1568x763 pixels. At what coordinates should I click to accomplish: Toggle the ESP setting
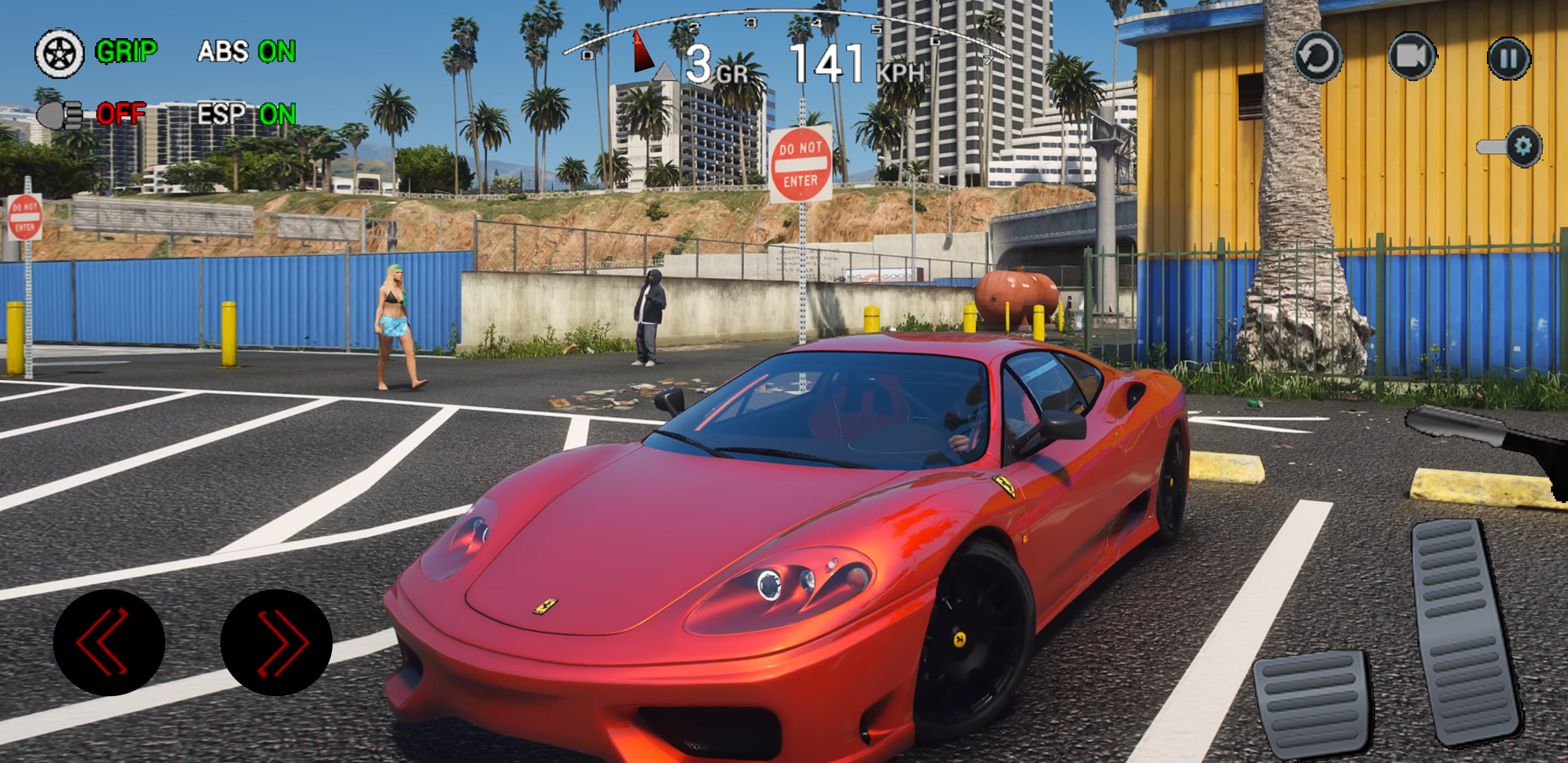tap(246, 114)
